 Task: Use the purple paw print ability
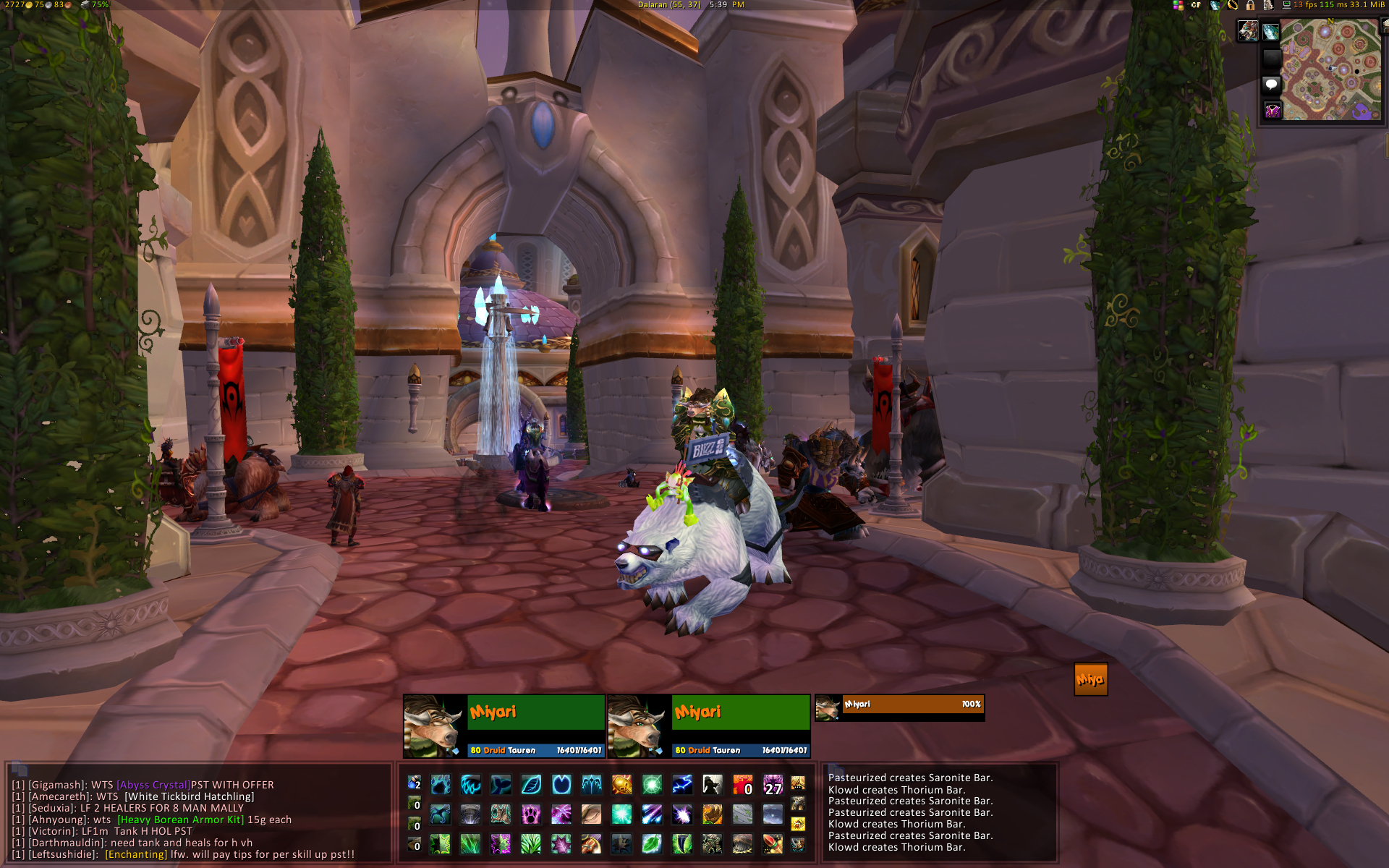531,814
